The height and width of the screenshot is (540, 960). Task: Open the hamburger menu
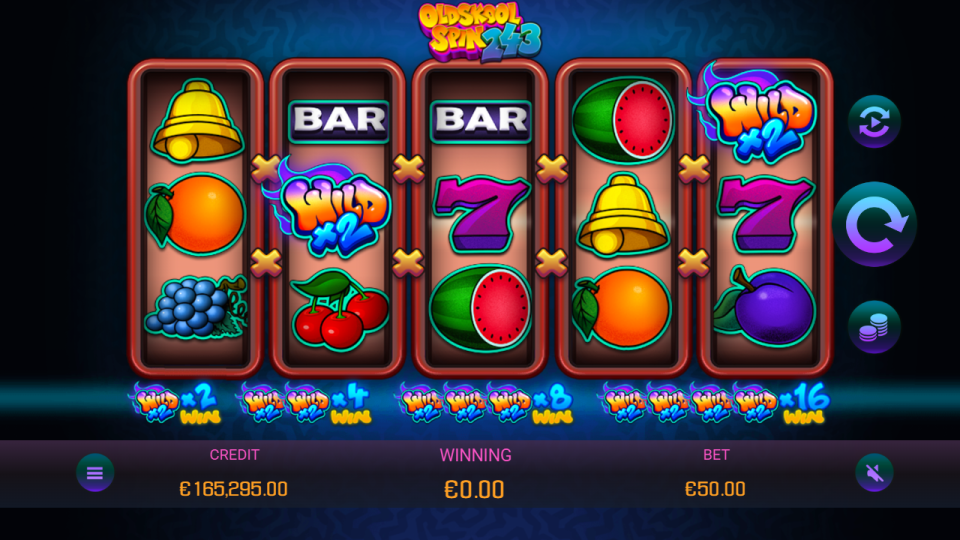point(95,473)
